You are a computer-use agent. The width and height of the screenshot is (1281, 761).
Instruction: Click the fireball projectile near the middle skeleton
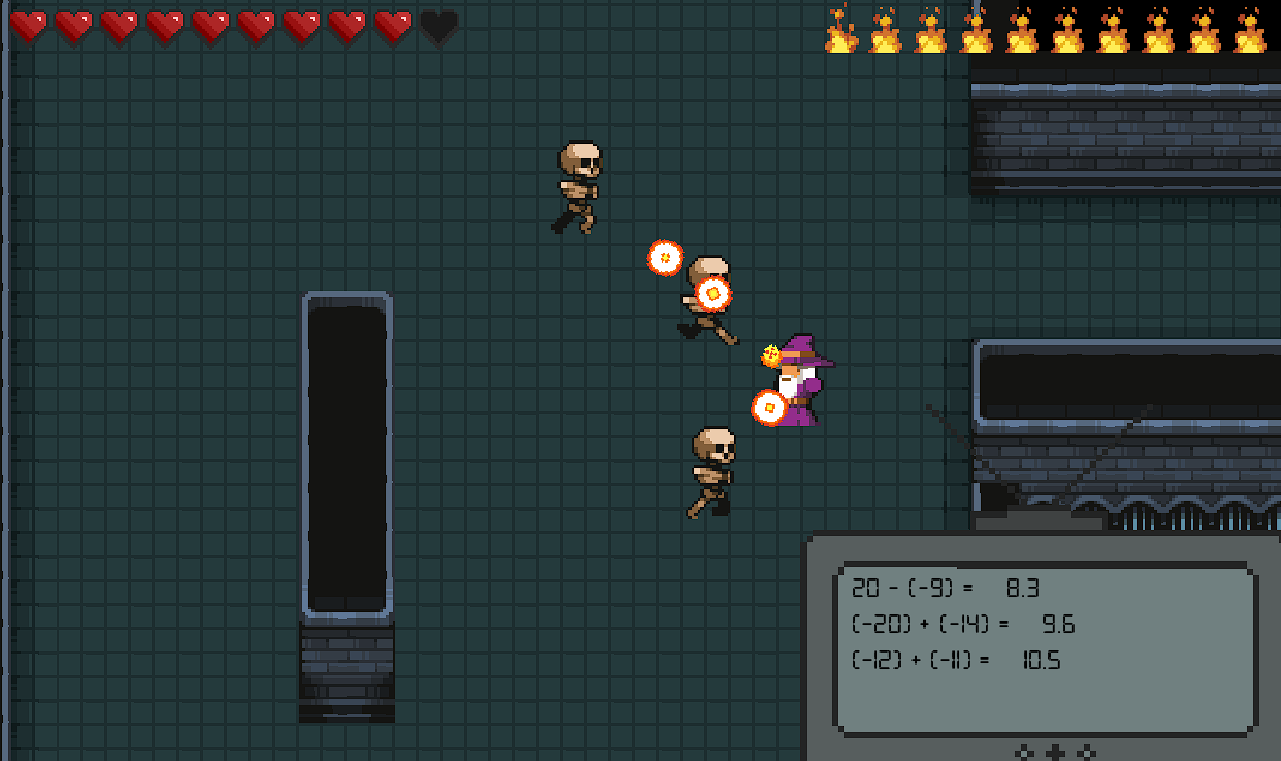[712, 292]
